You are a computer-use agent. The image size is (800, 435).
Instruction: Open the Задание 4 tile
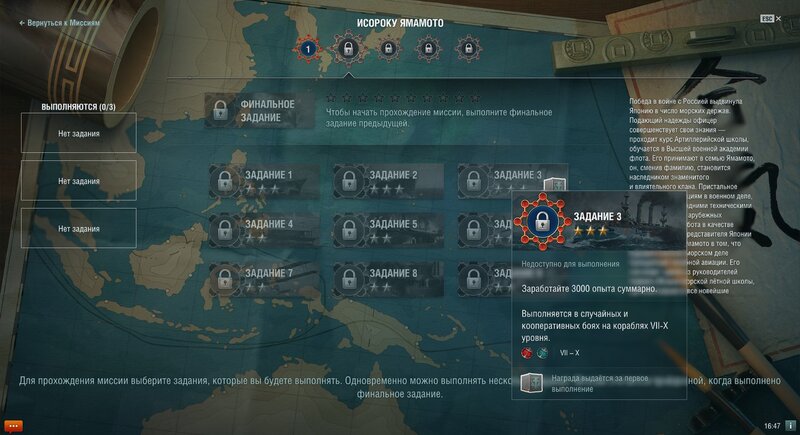point(264,229)
